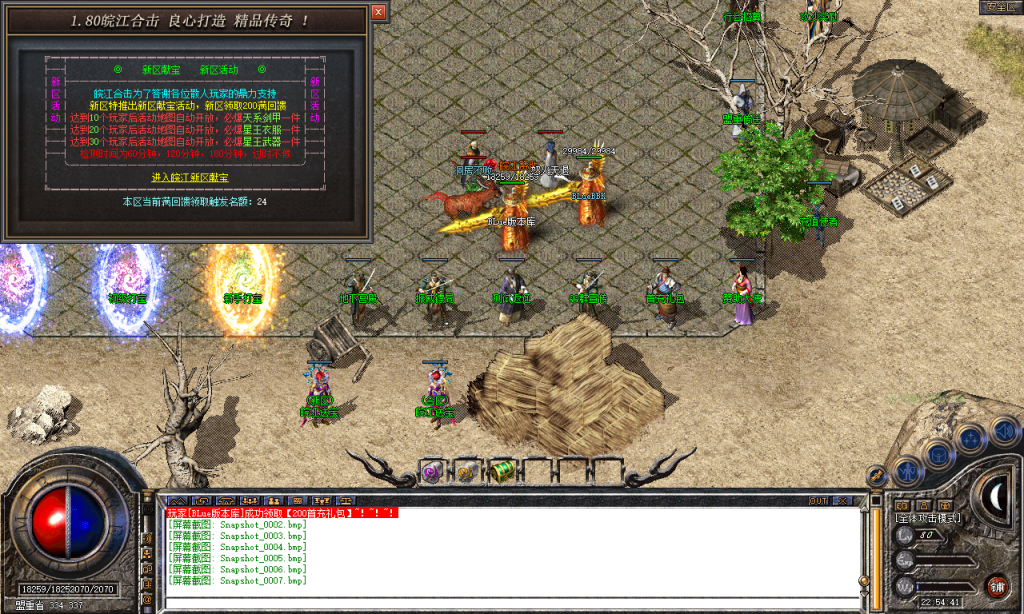Close the 皖江合击 announcement window
This screenshot has height=614, width=1024.
pos(378,12)
